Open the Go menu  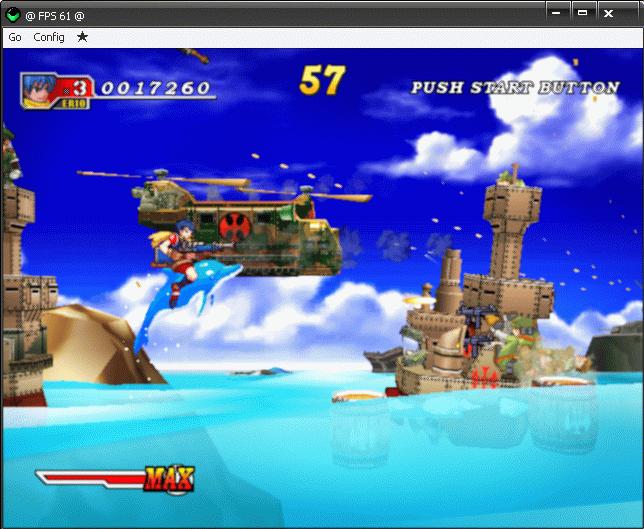[15, 37]
